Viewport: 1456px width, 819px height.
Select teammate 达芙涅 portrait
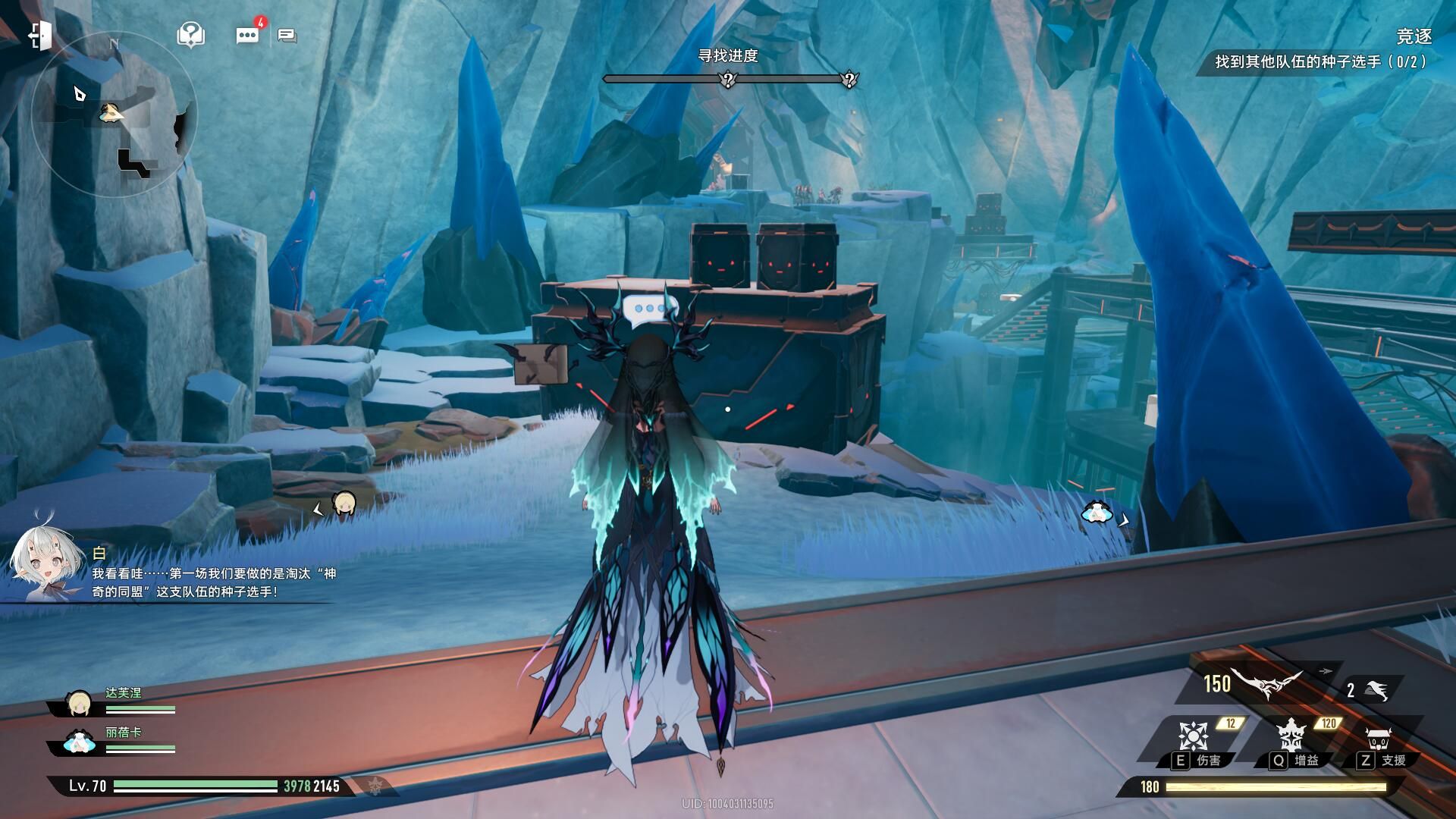79,704
